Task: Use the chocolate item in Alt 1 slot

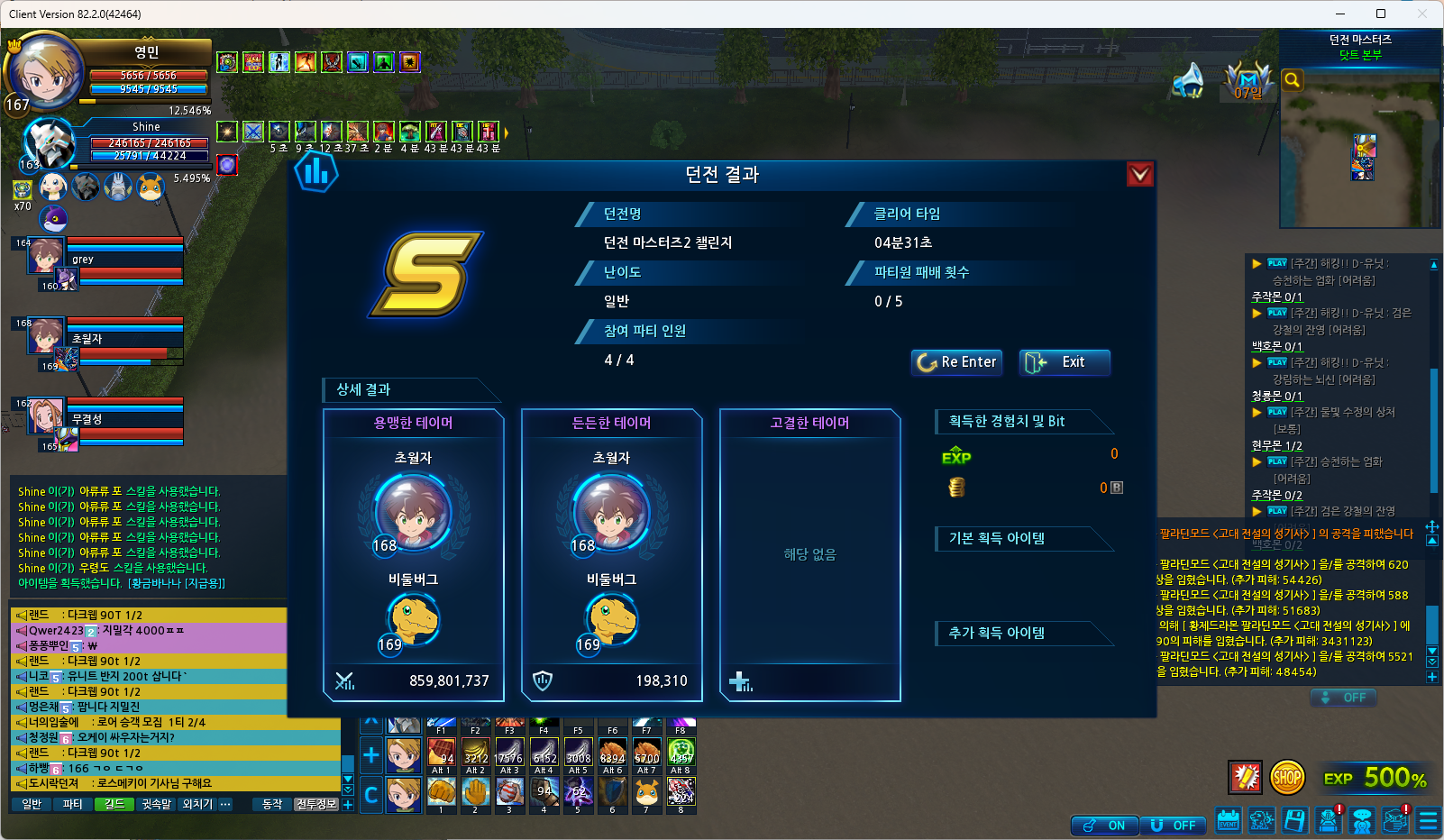Action: point(441,752)
